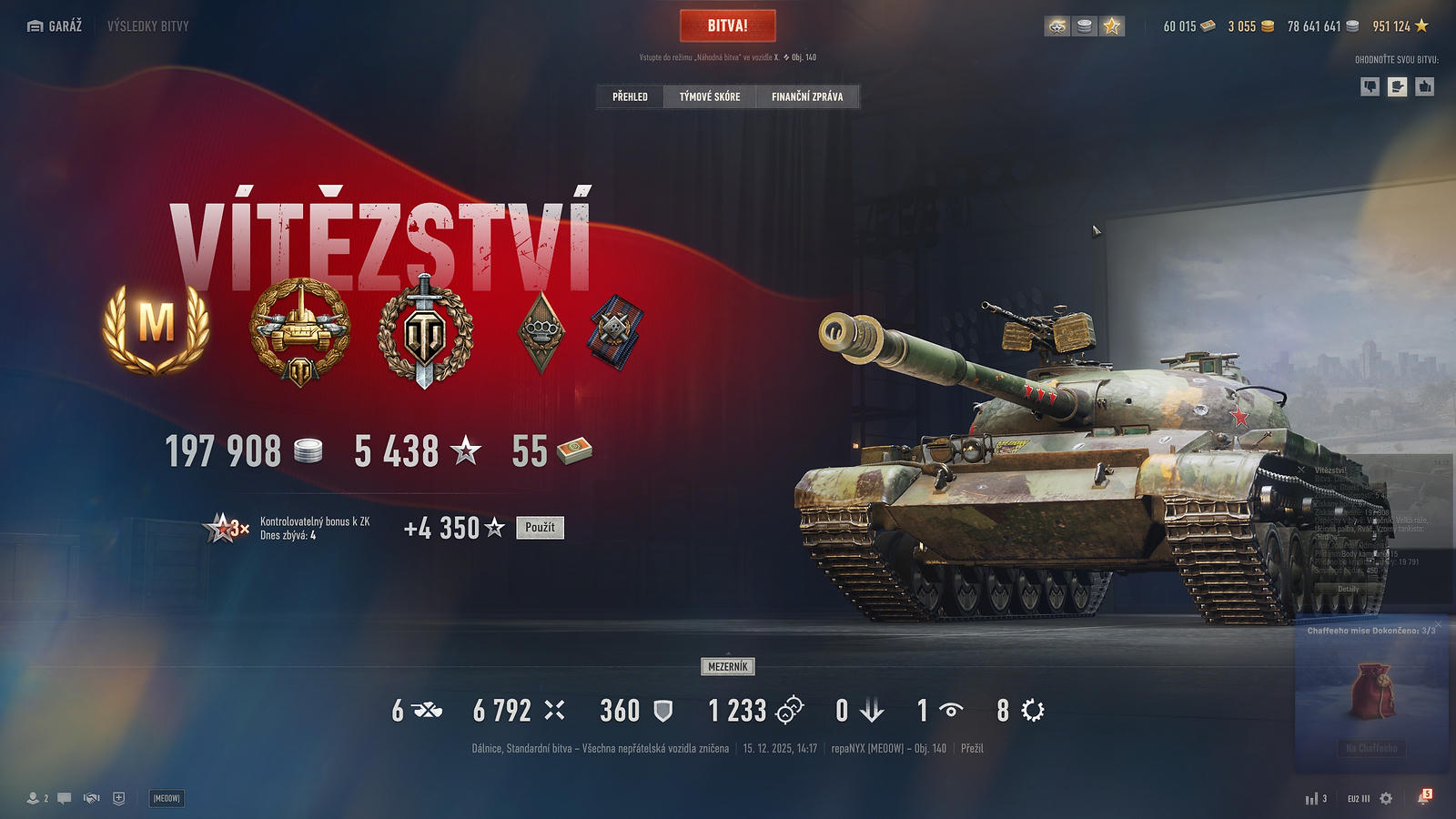Close the Chaffee mission popup
Viewport: 1456px width, 819px height.
tap(1438, 625)
